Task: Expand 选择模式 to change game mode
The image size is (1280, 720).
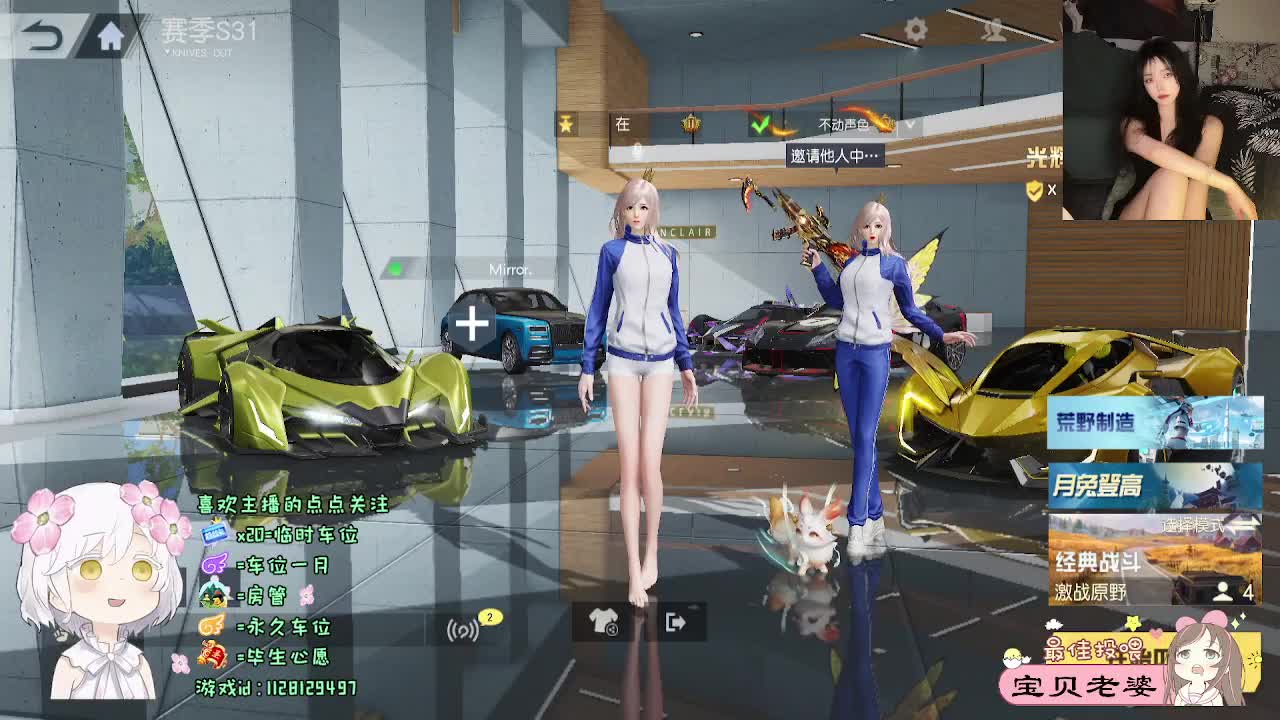Action: (x=1196, y=524)
